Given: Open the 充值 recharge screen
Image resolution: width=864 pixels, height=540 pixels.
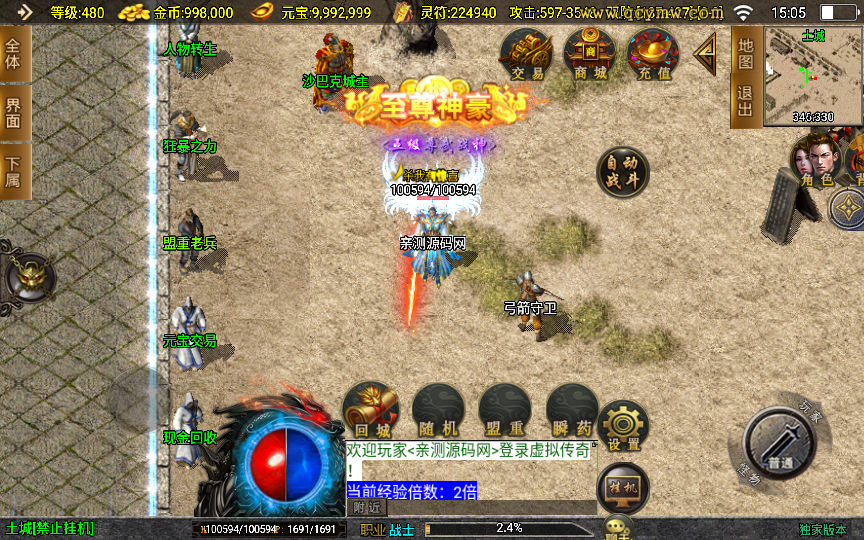Looking at the screenshot, I should (x=652, y=53).
